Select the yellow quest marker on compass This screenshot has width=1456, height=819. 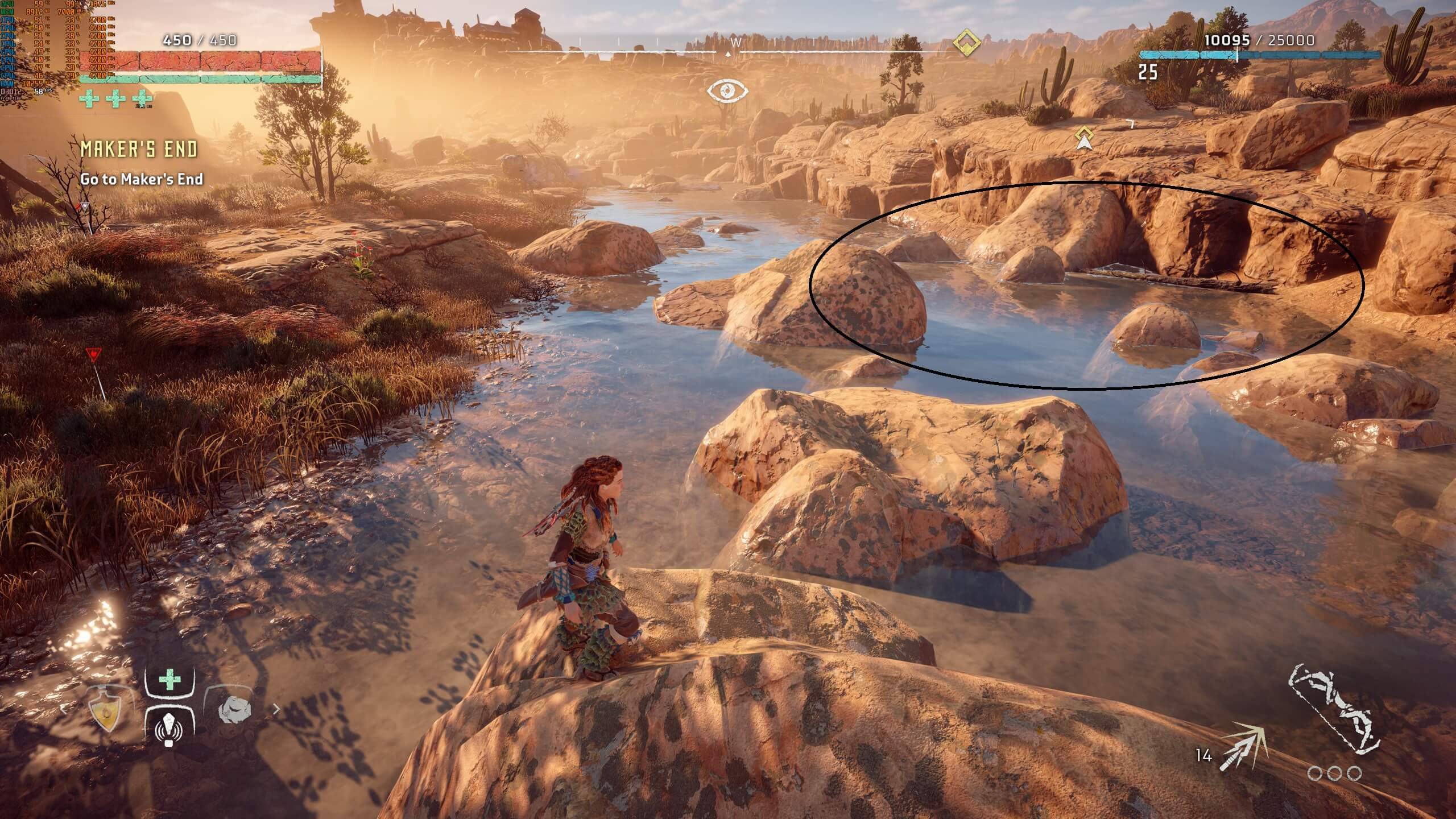966,44
